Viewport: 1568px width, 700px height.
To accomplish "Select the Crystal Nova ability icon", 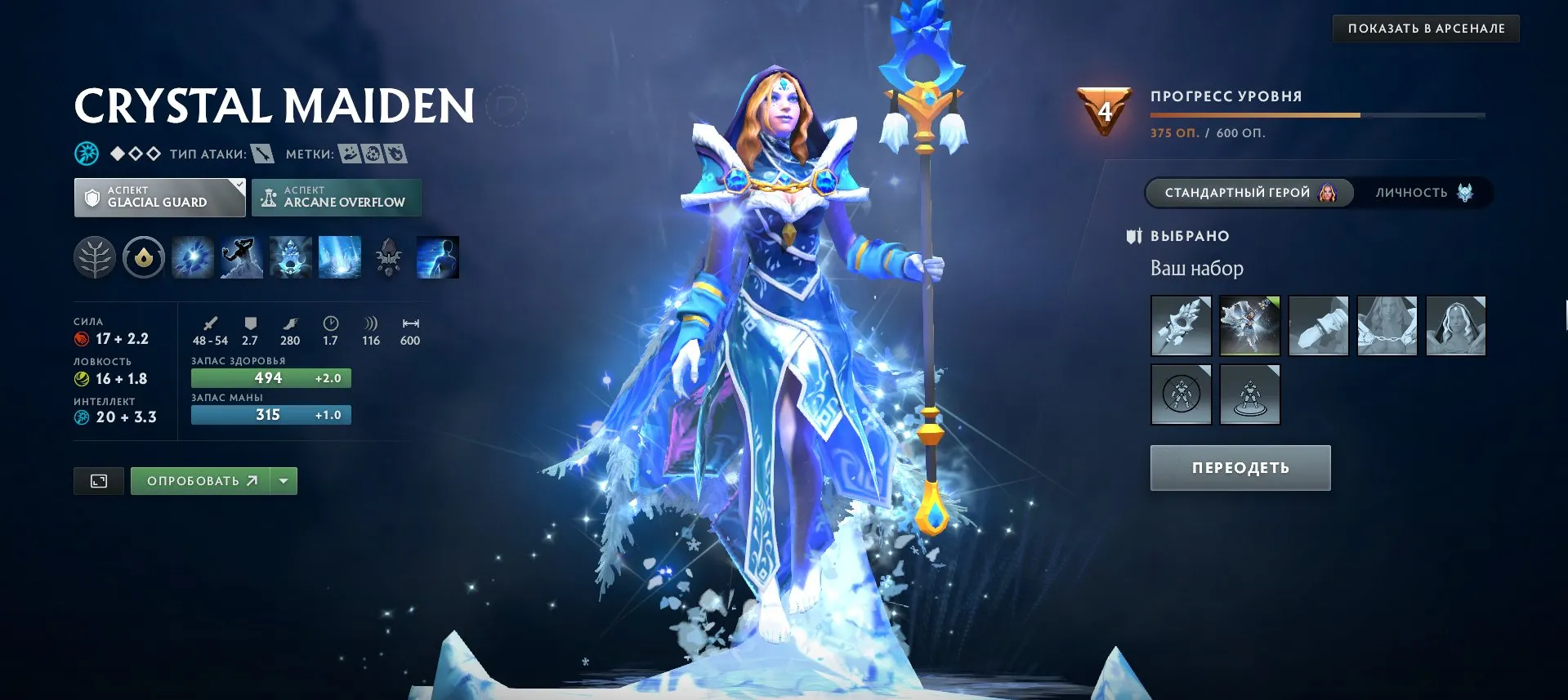I will click(192, 256).
